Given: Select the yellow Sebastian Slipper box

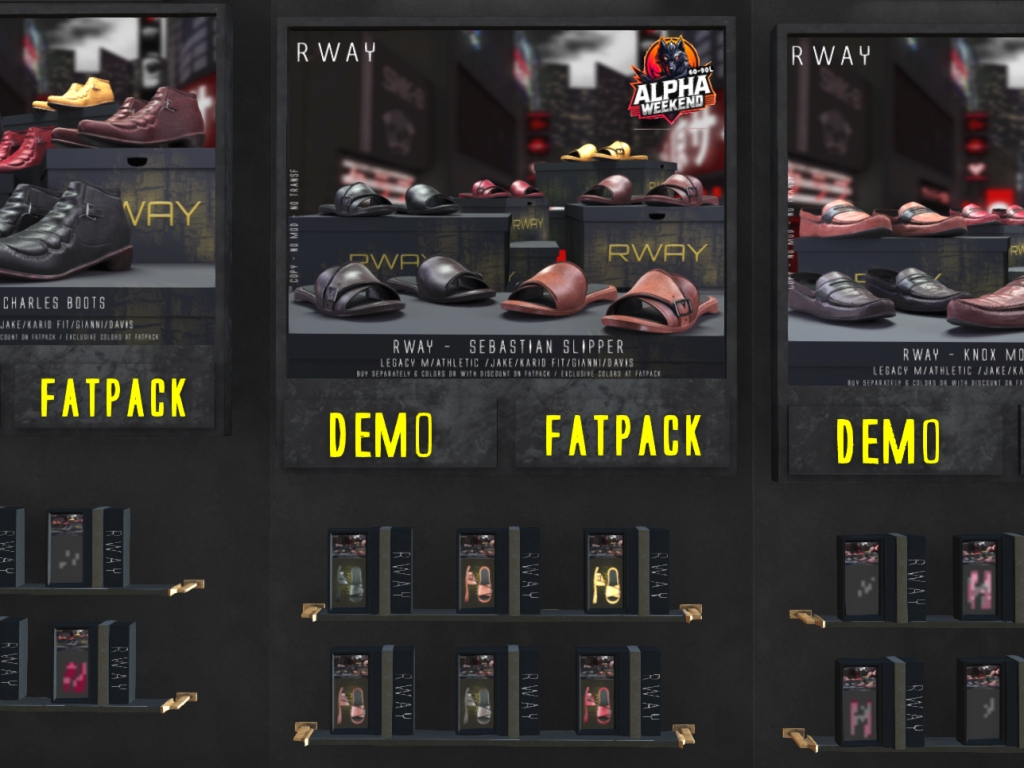Looking at the screenshot, I should point(604,572).
